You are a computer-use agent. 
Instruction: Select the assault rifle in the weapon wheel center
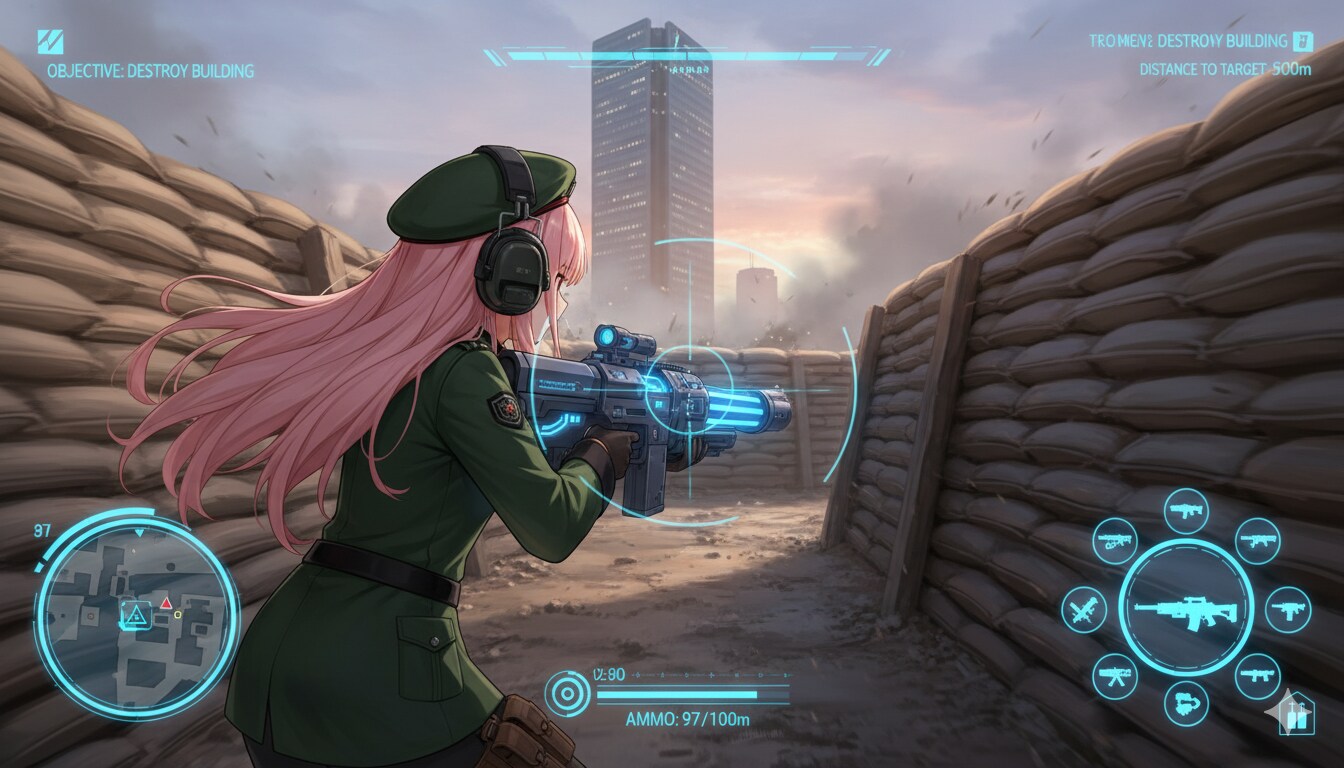1186,609
